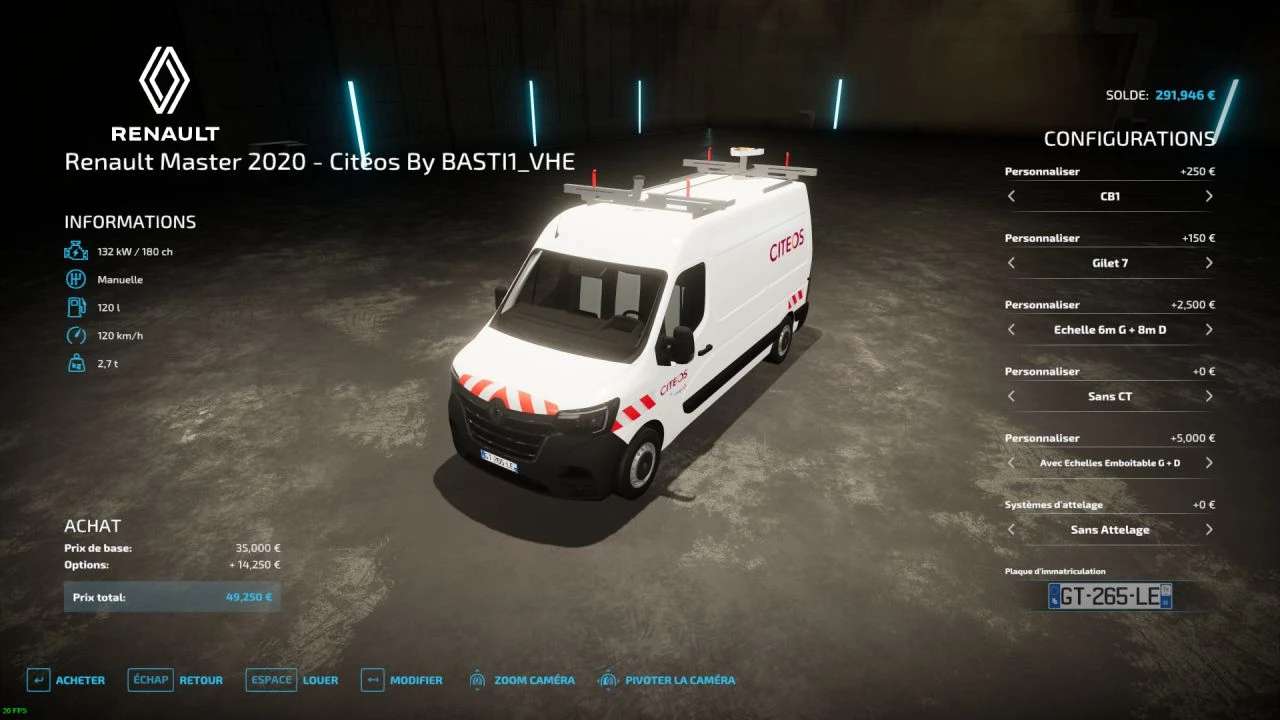Click the transmission icon next to Manuelle
The image size is (1280, 720).
tap(76, 279)
